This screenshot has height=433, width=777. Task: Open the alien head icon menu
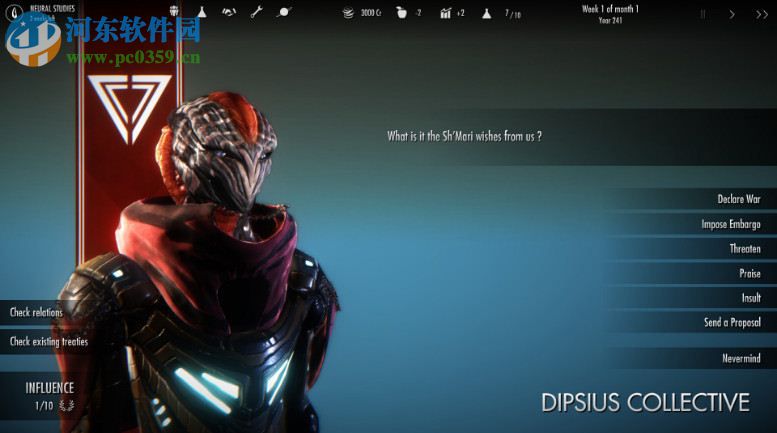[x=174, y=13]
